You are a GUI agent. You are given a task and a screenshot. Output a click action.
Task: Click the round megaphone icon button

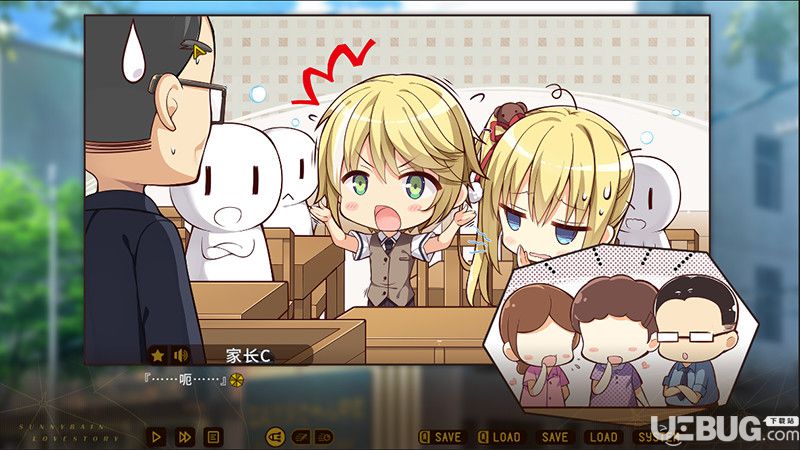click(275, 436)
